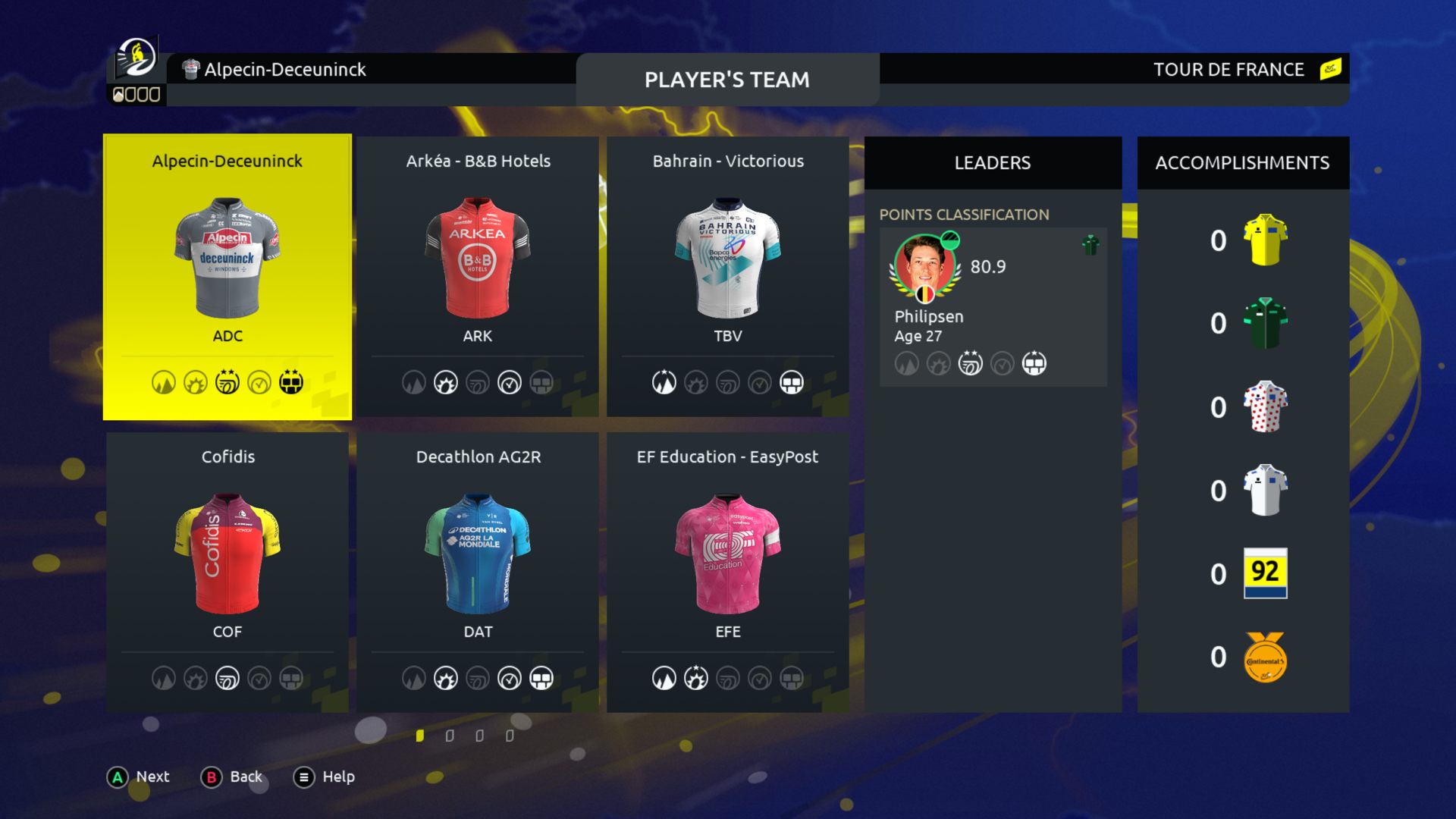Click the Next button

[x=139, y=777]
